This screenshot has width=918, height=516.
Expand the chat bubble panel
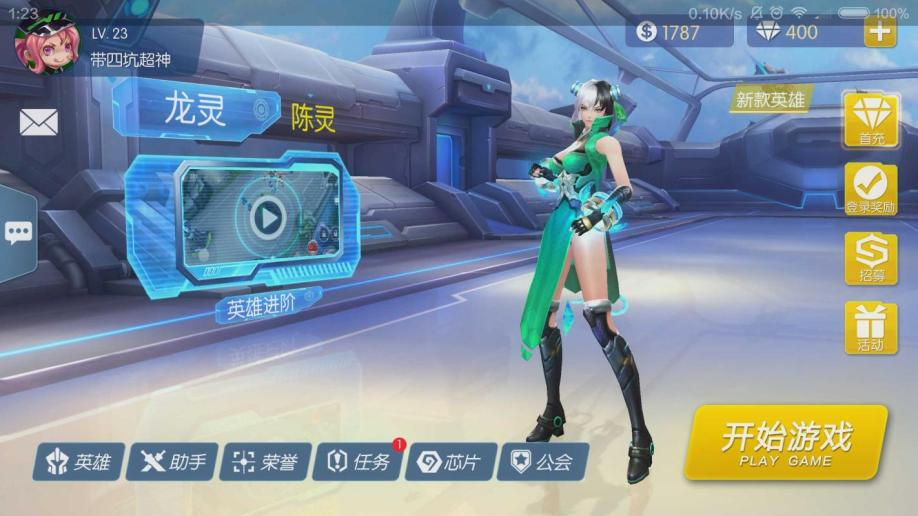pyautogui.click(x=18, y=234)
